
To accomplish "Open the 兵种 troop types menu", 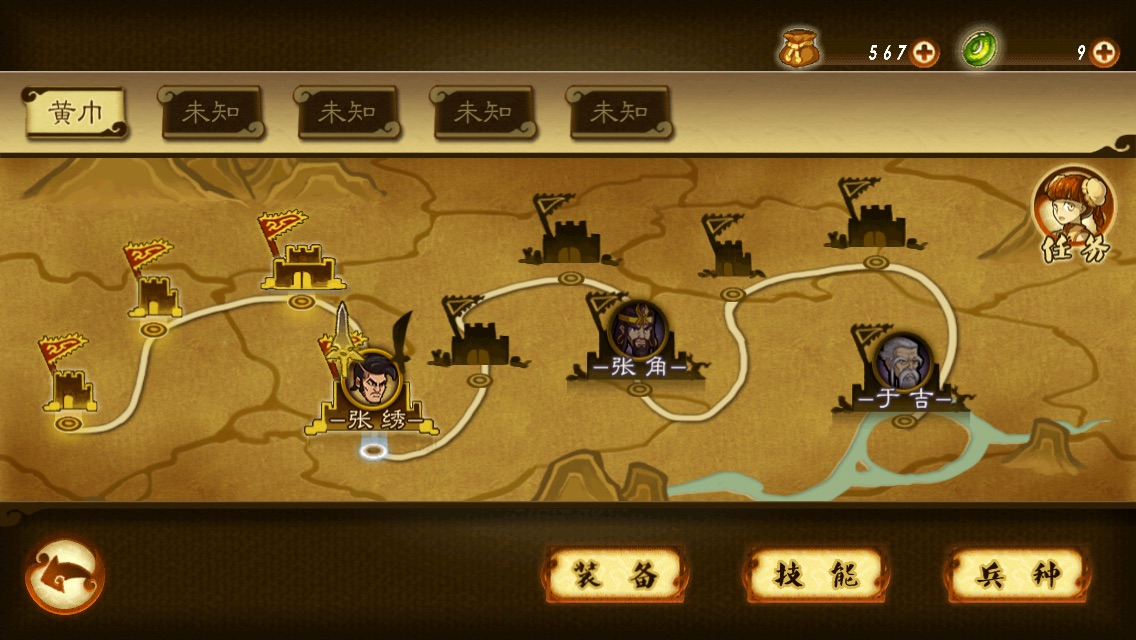I will (x=1018, y=575).
